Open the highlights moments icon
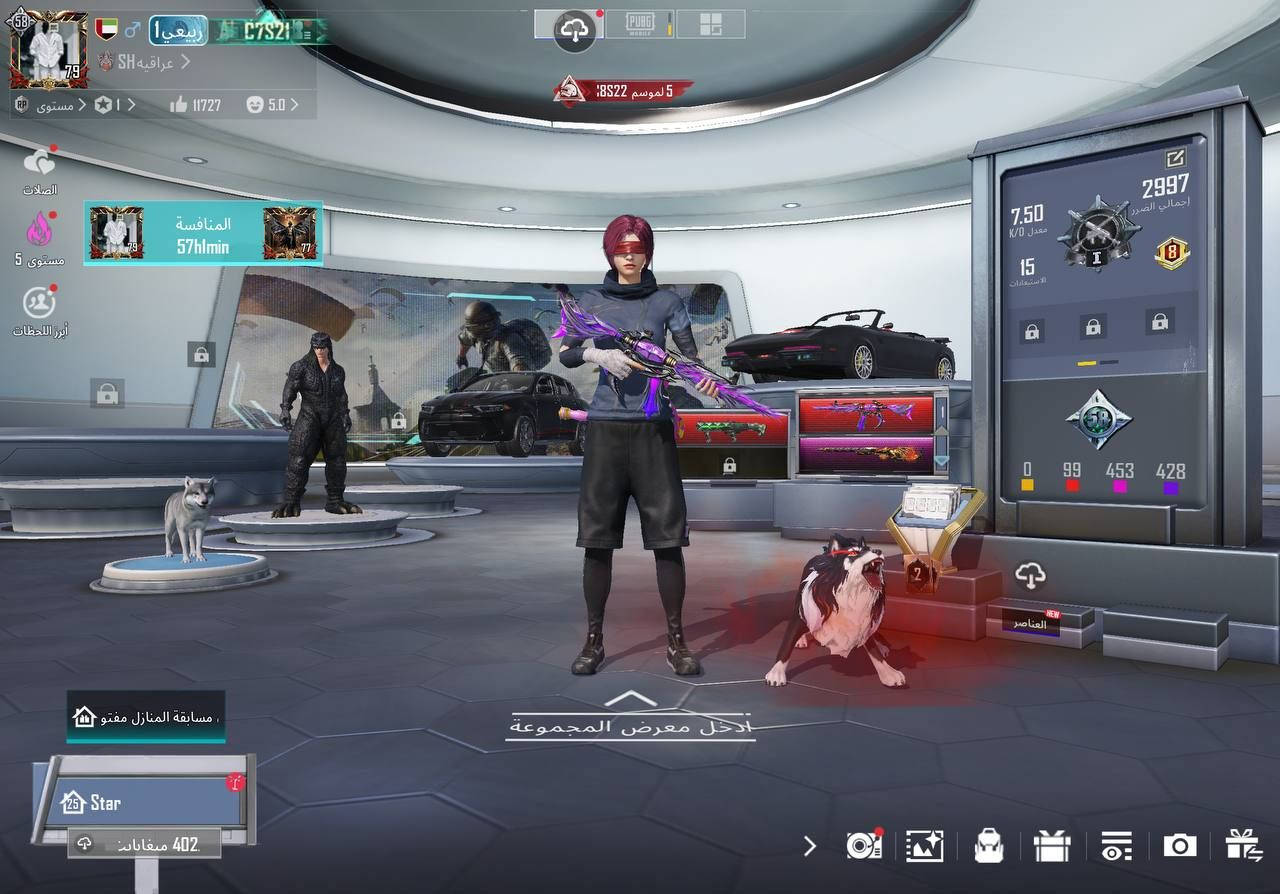Viewport: 1280px width, 894px height. coord(39,301)
